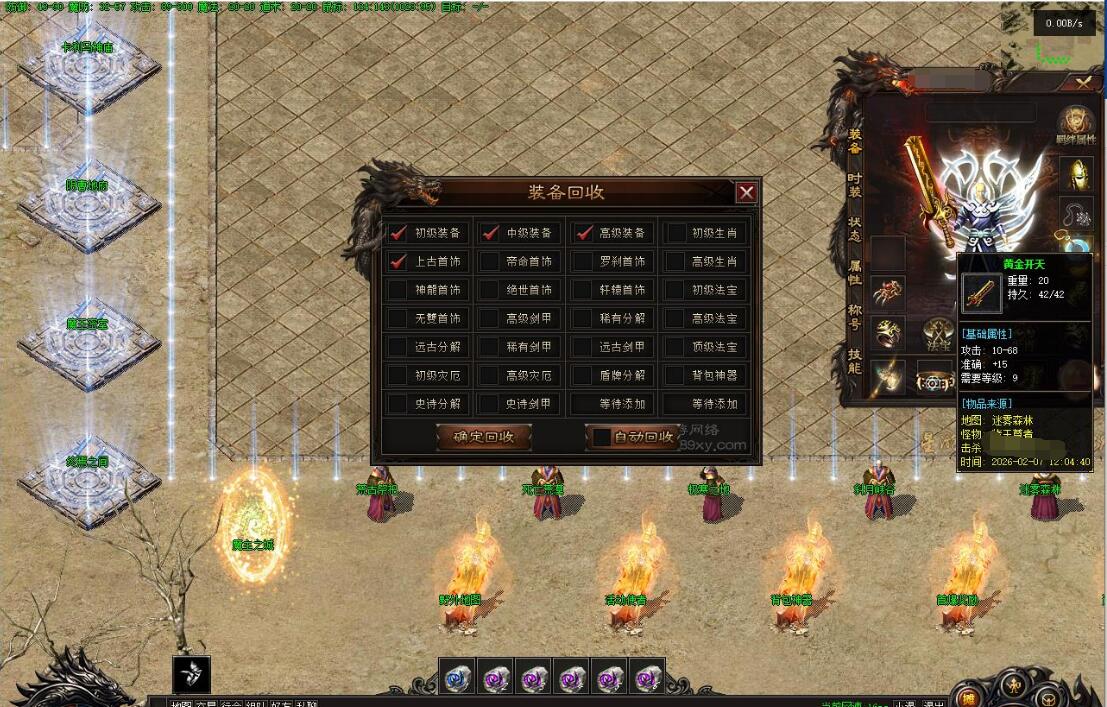
Task: Close the character equipment panel
Action: [1083, 83]
